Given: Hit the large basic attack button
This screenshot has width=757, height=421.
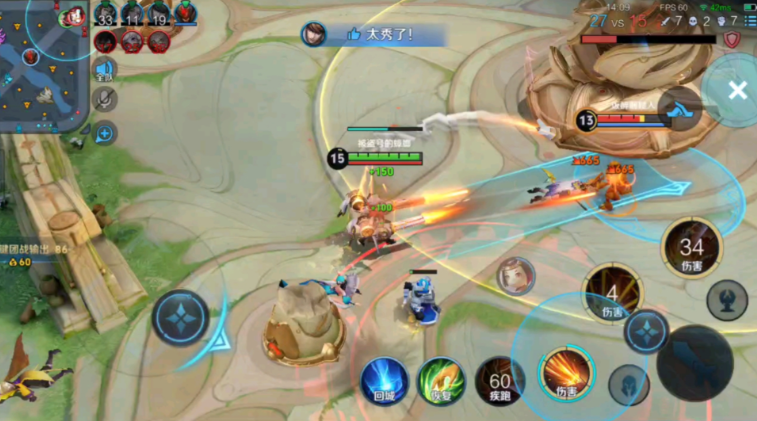Looking at the screenshot, I should (x=695, y=361).
